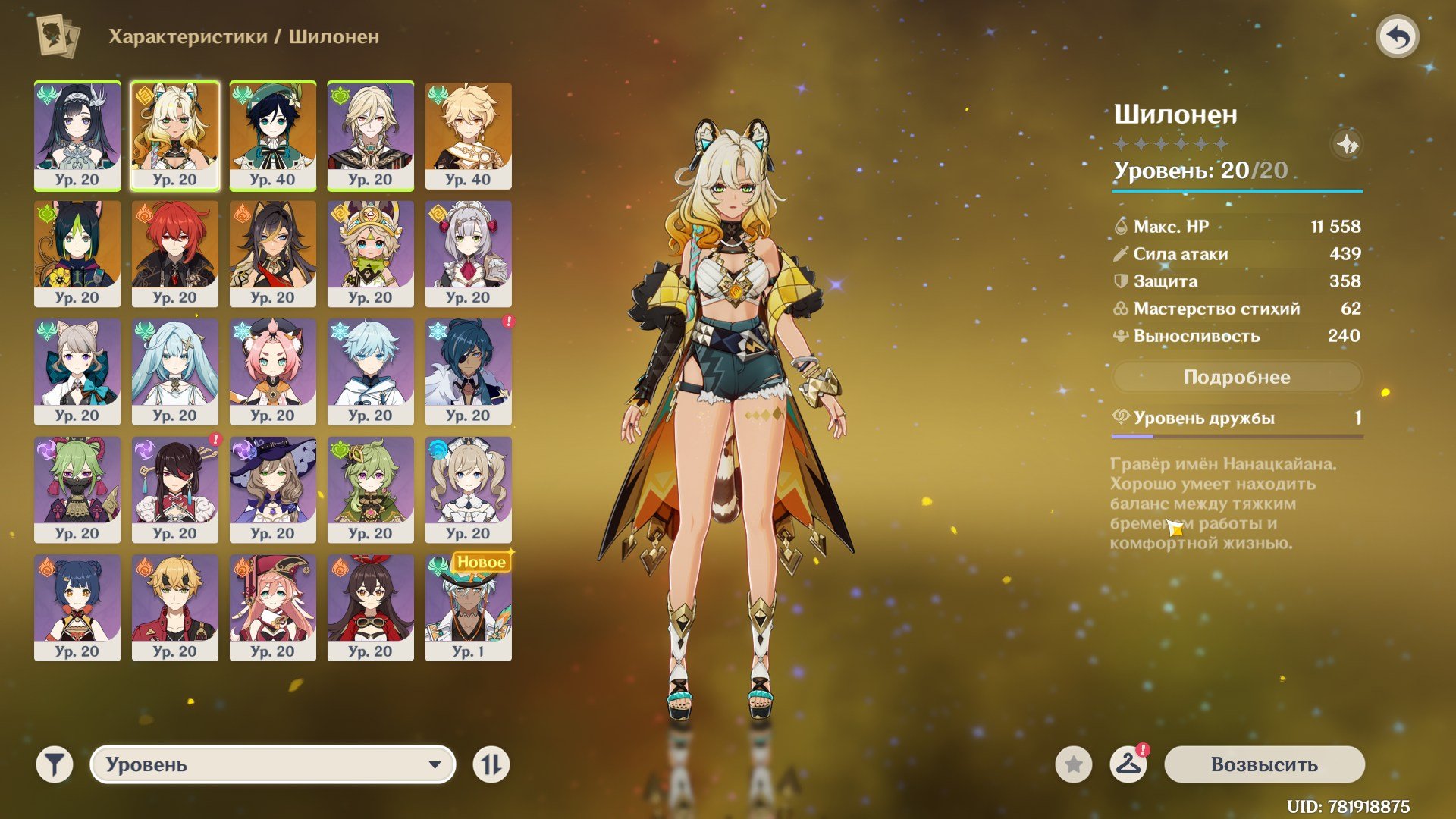Select Lisa in the purple witch hat

point(272,489)
